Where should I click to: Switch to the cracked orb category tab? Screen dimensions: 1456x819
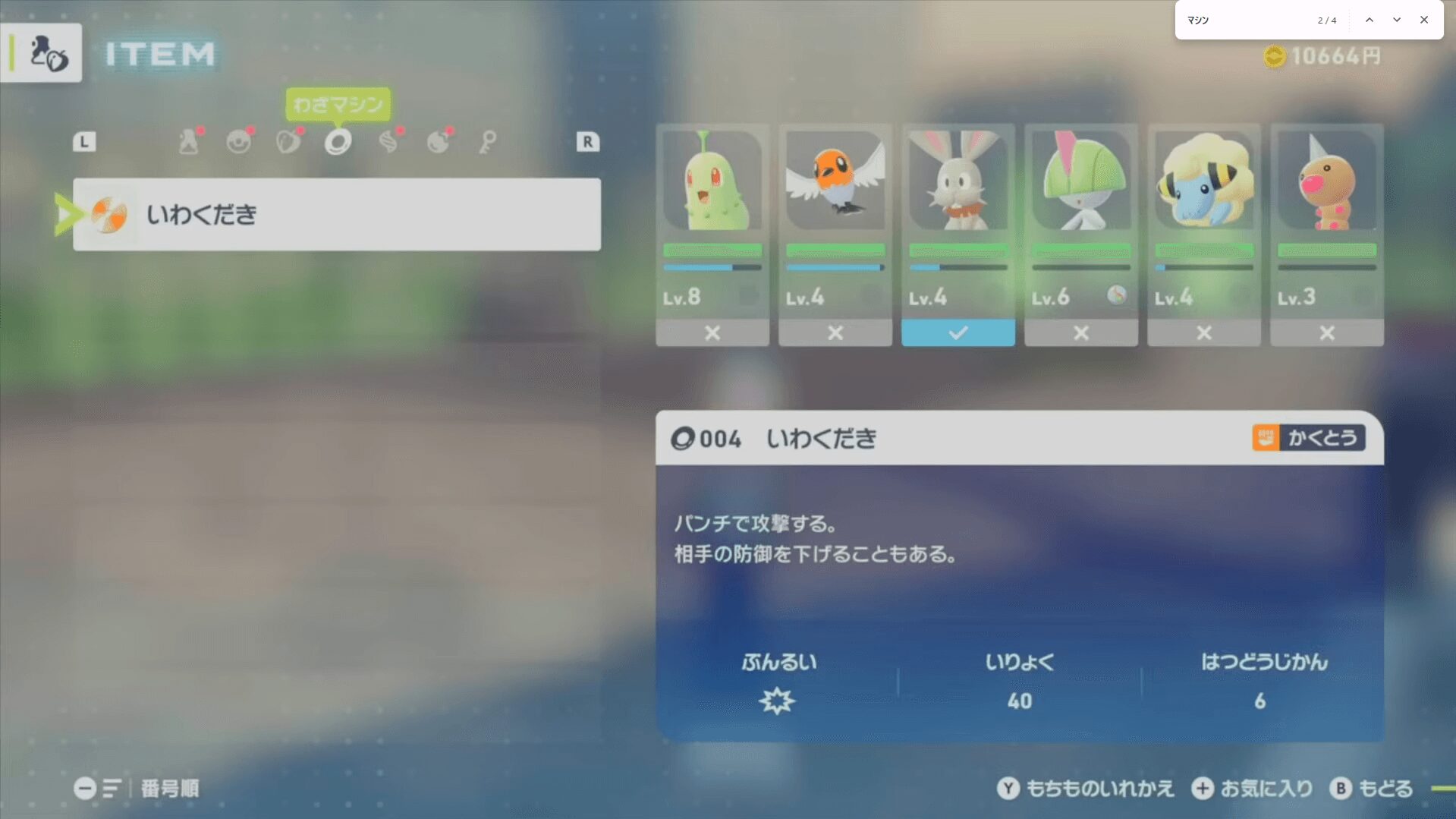439,142
